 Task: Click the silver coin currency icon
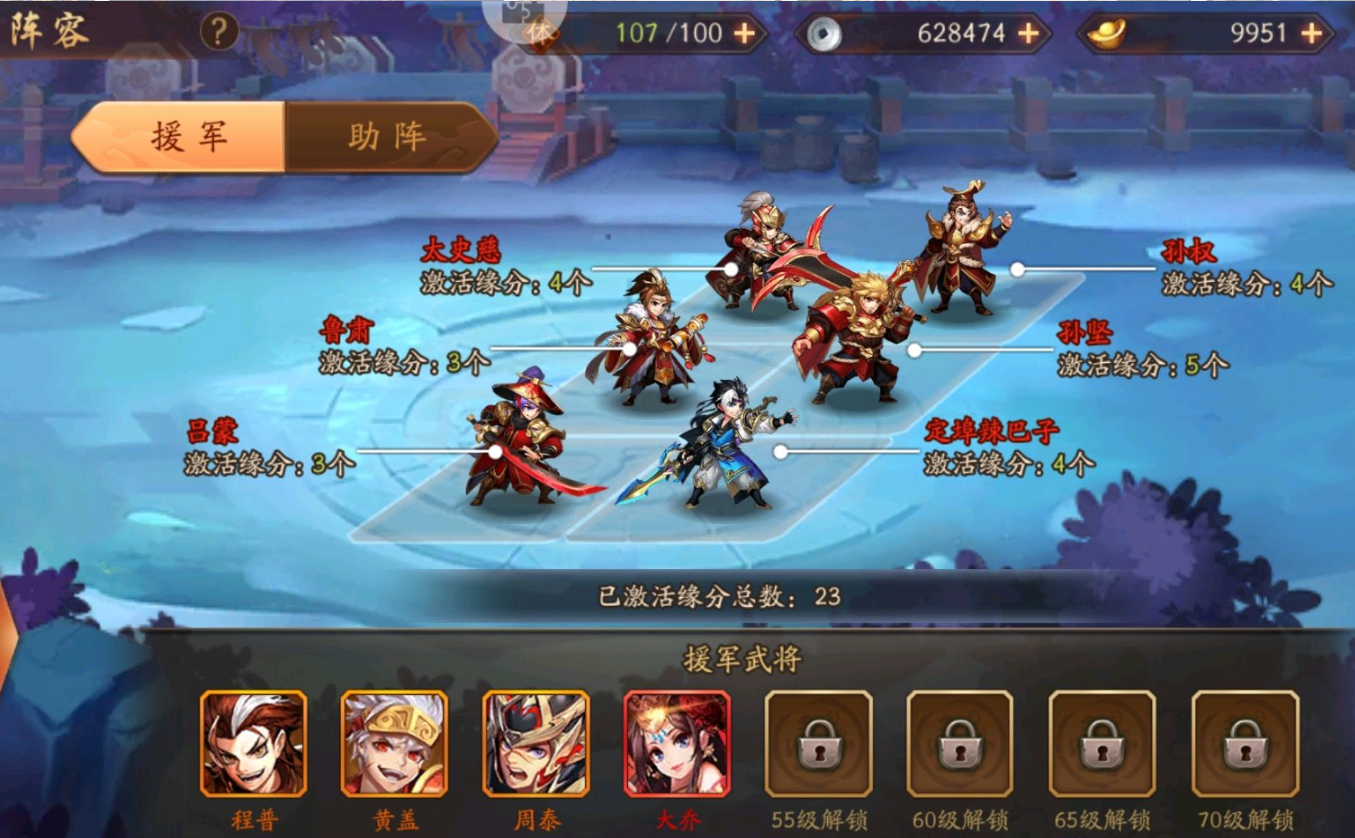[826, 33]
